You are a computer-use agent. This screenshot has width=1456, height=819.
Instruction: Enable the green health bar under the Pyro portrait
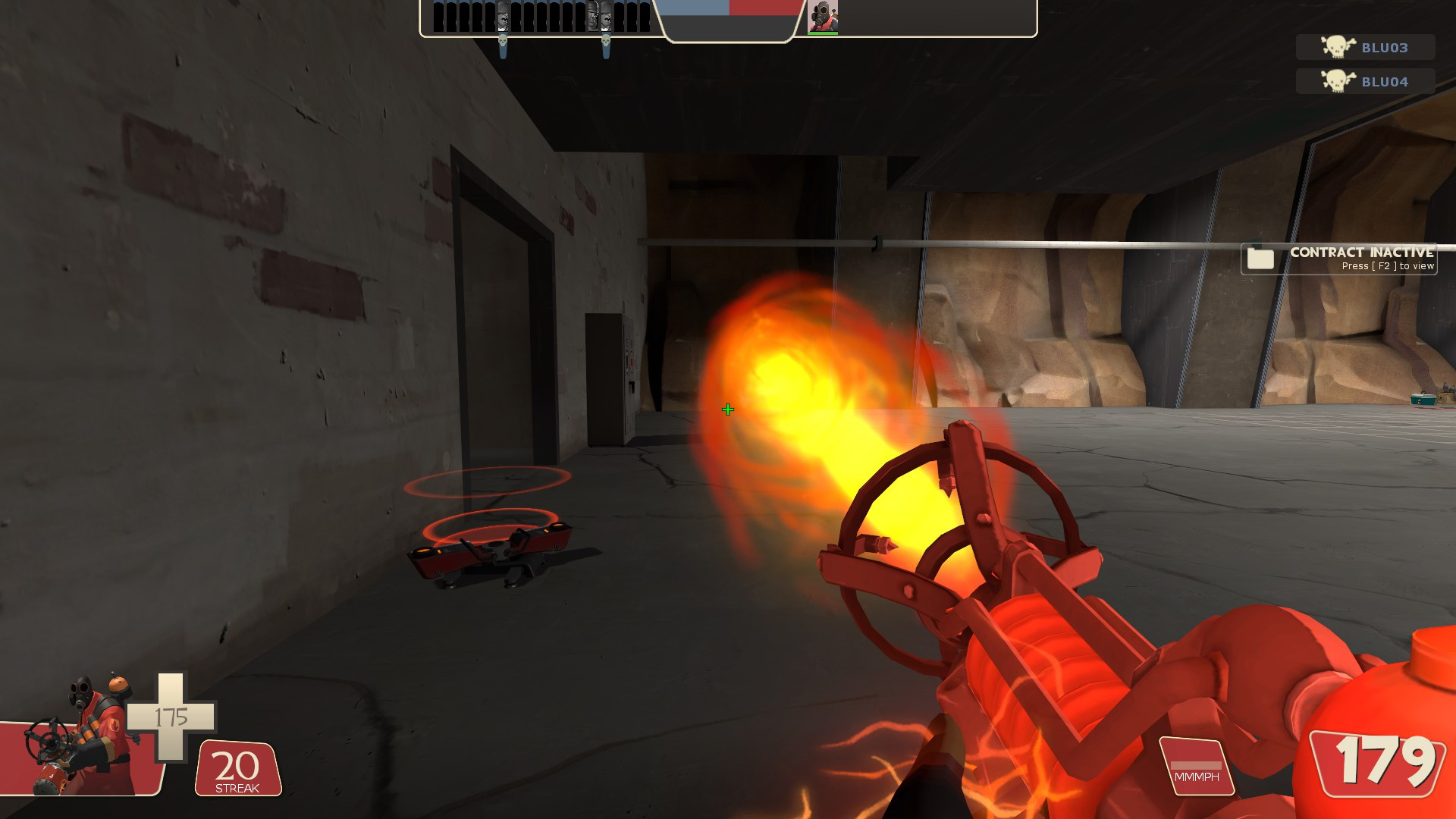[x=824, y=33]
